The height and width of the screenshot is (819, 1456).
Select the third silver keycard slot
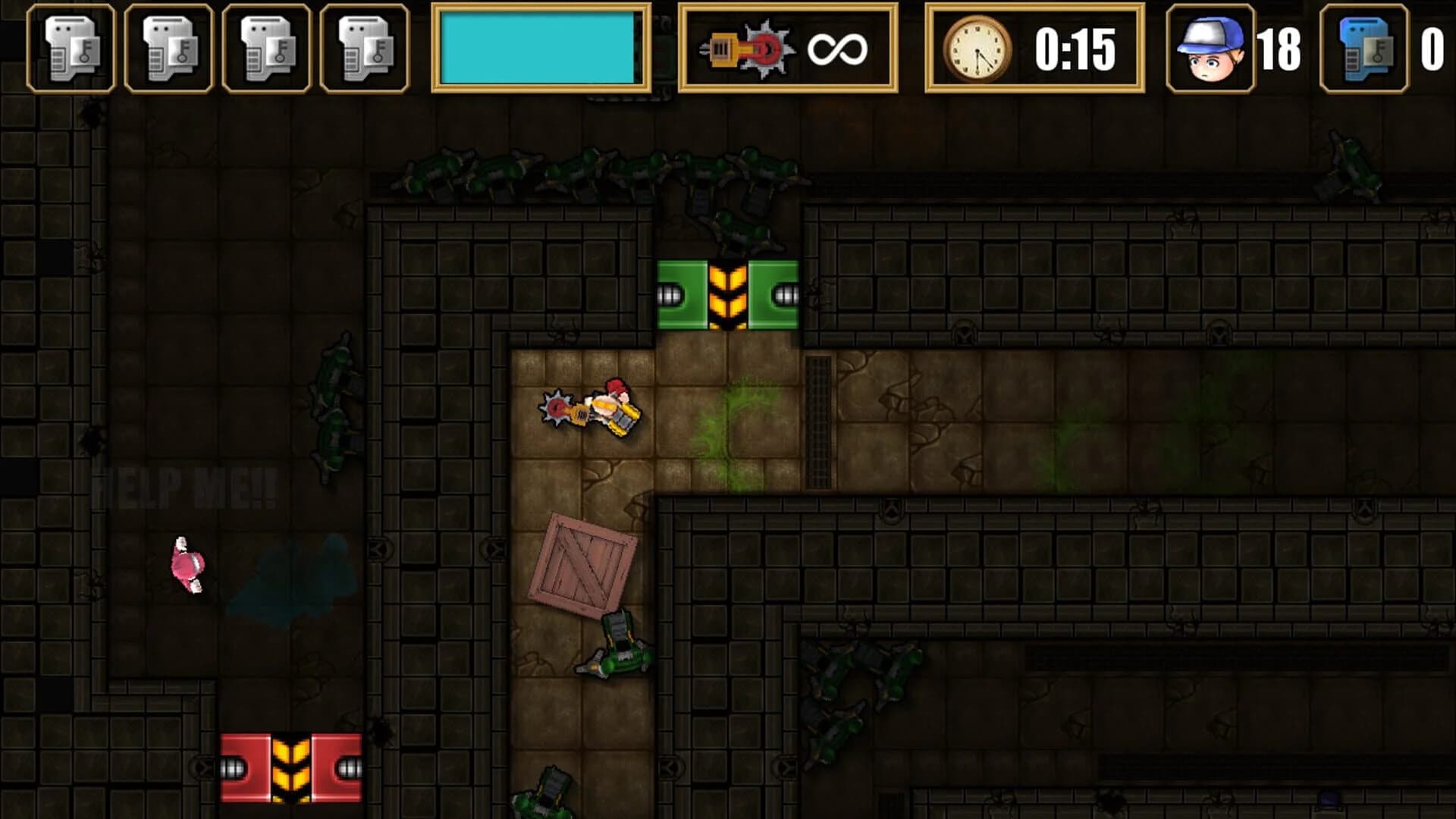265,49
